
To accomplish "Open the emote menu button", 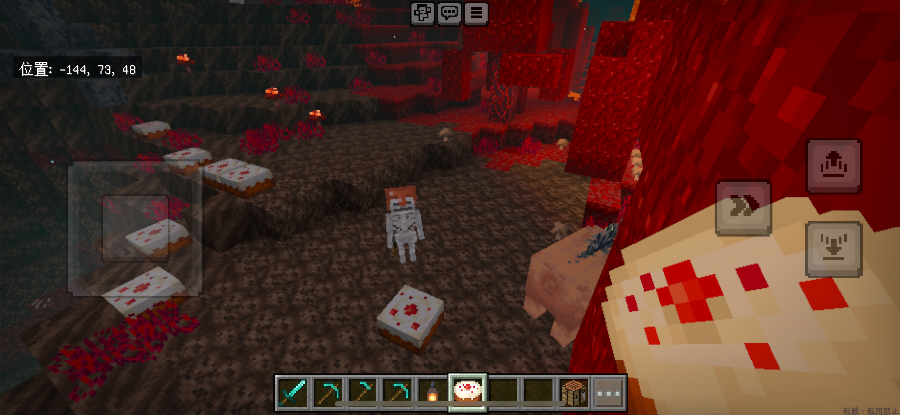I will pyautogui.click(x=423, y=13).
